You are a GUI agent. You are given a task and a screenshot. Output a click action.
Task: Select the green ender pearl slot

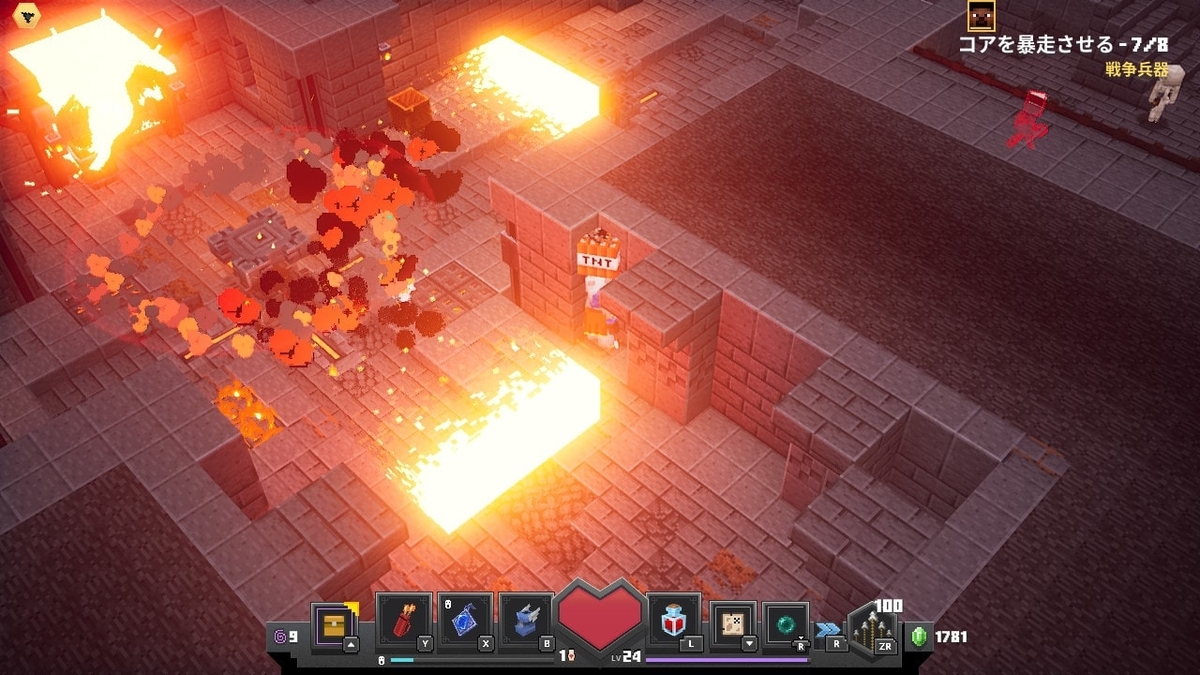[x=786, y=624]
